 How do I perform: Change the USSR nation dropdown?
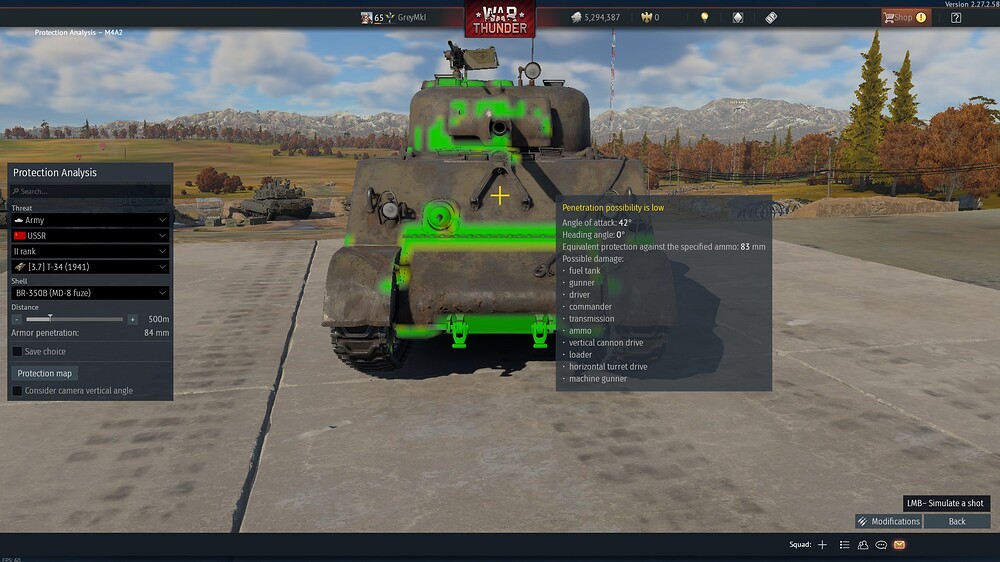tap(90, 235)
